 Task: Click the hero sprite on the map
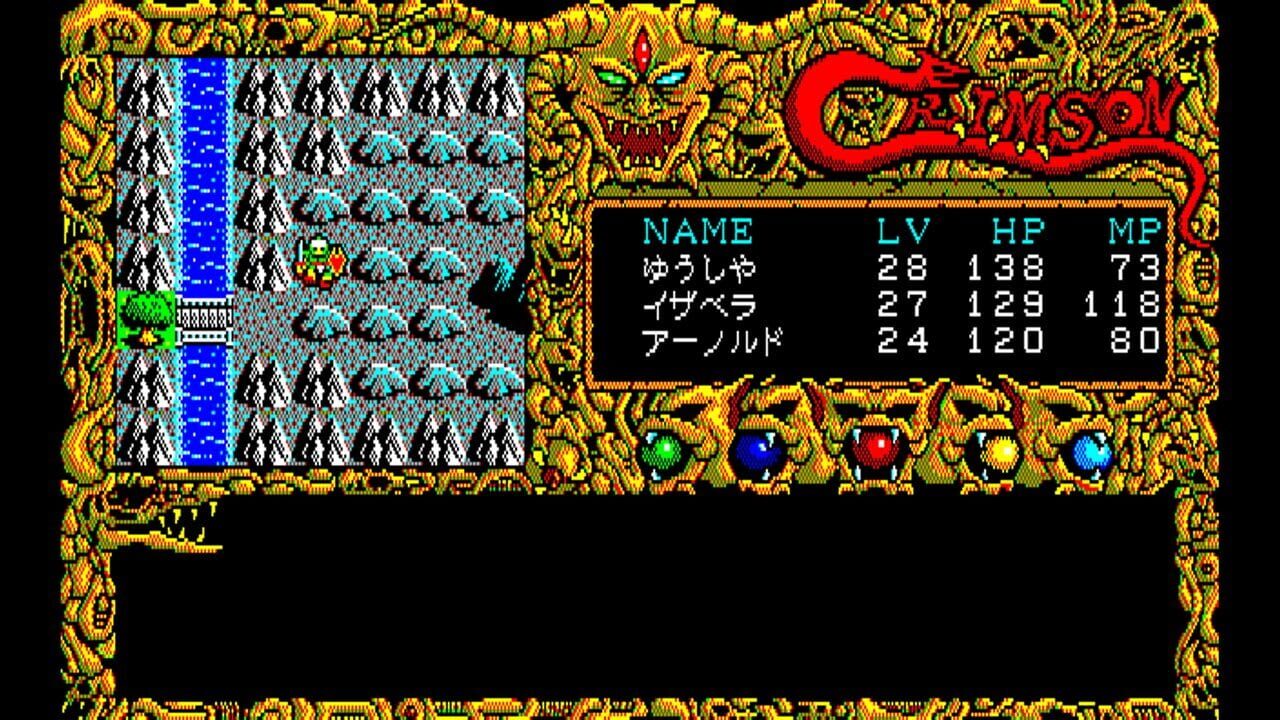(318, 258)
